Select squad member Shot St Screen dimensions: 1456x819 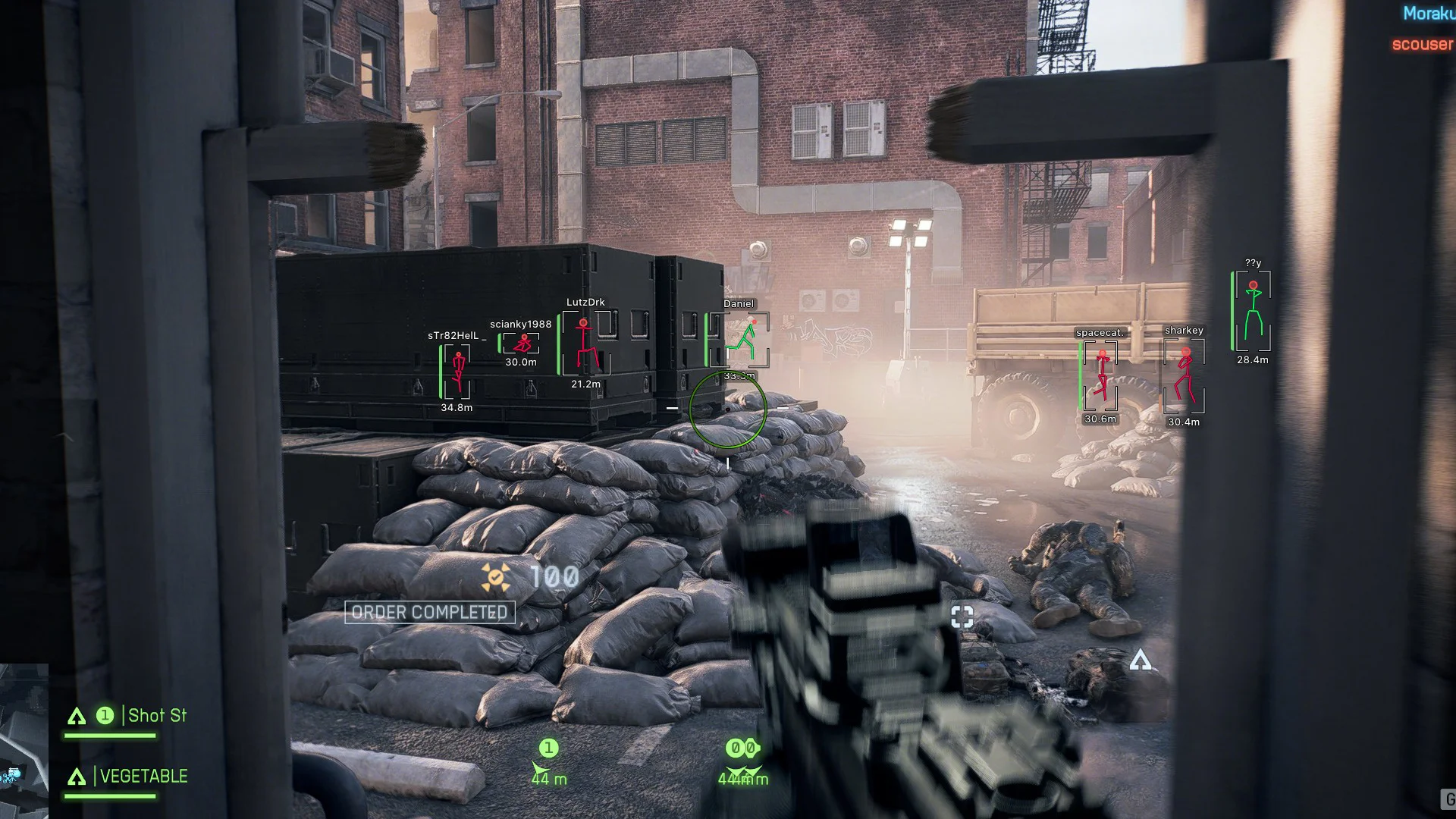coord(156,716)
